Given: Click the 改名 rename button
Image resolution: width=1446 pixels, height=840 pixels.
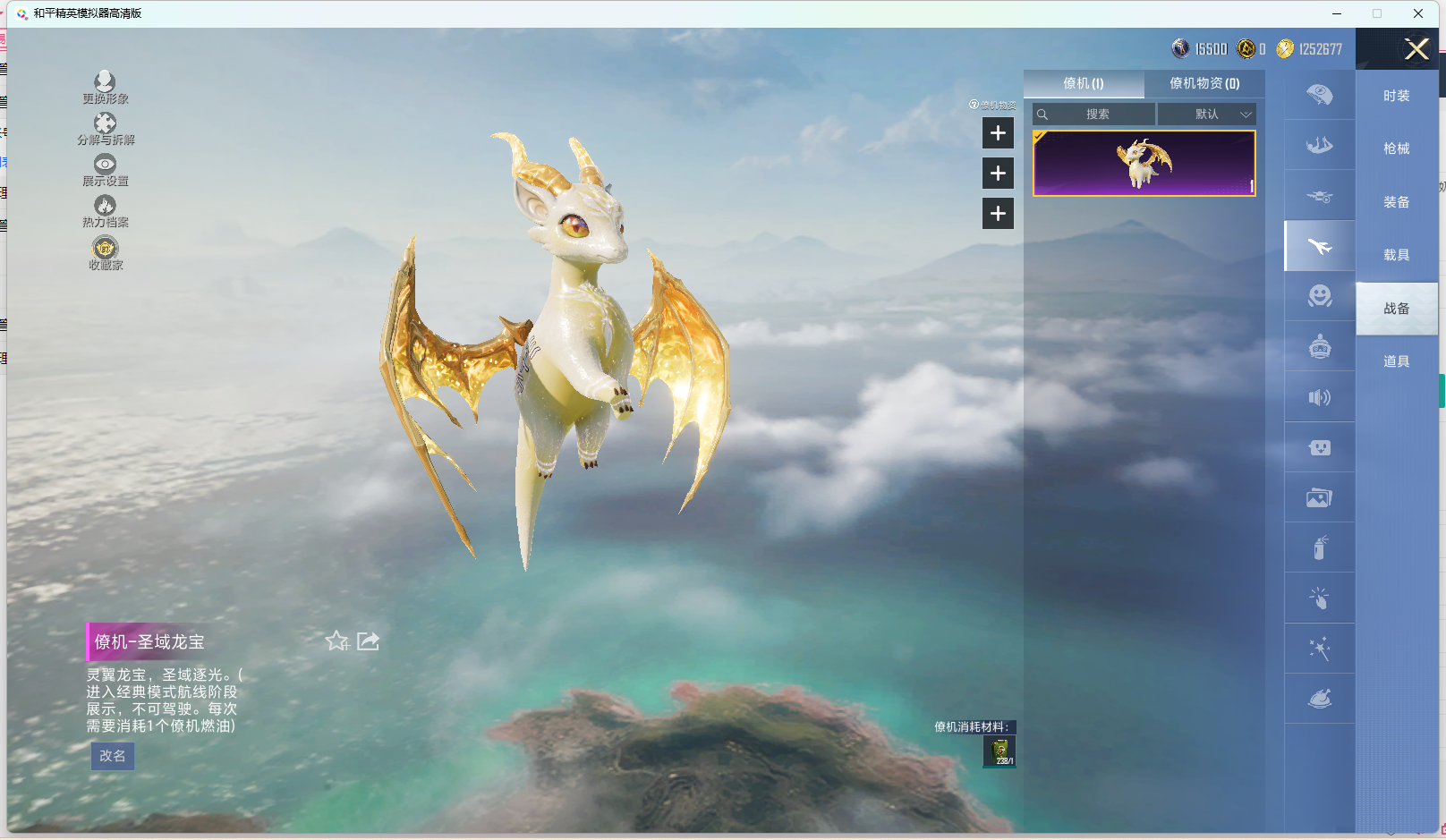Looking at the screenshot, I should tap(113, 756).
